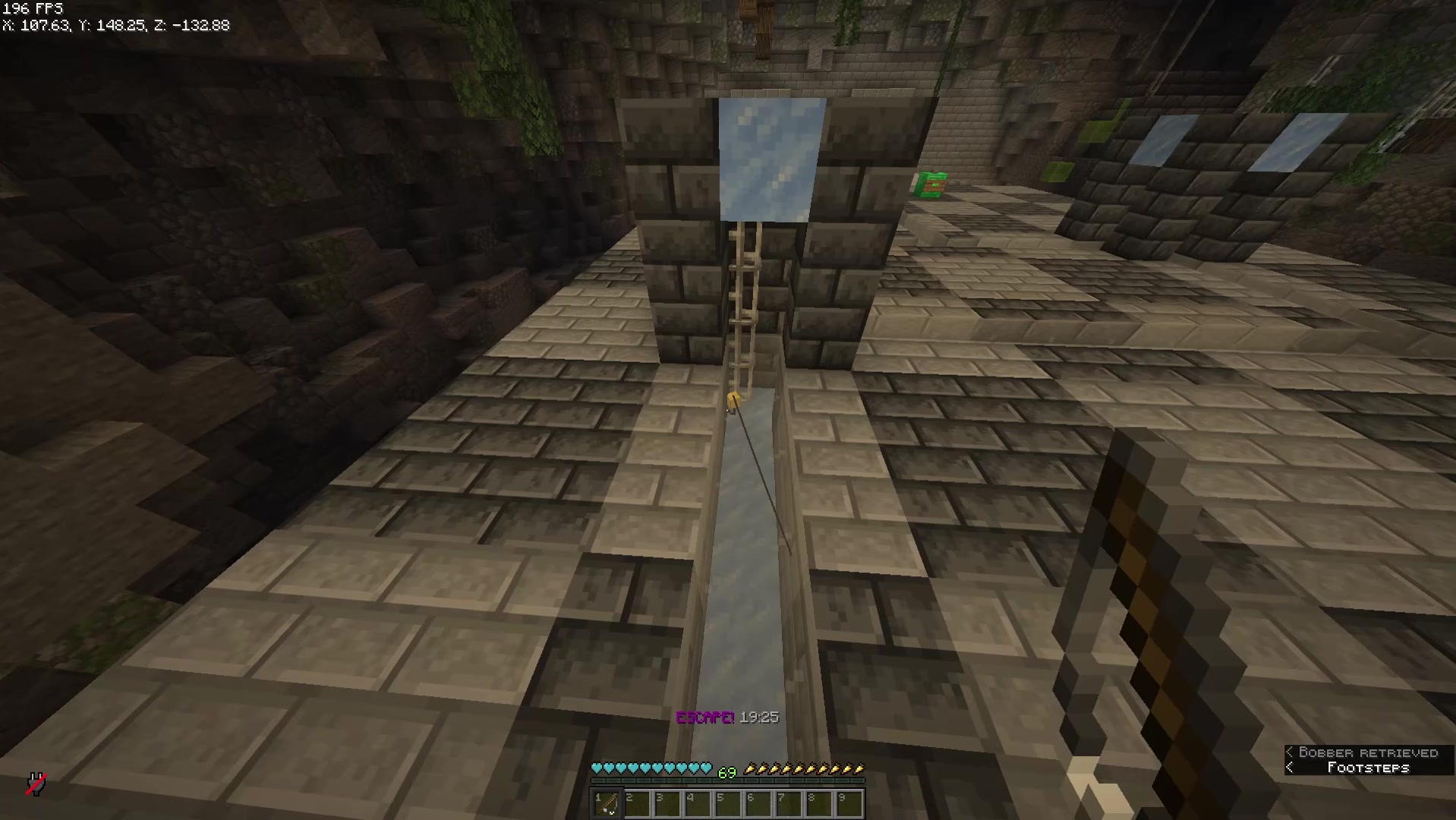The width and height of the screenshot is (1456, 820).
Task: Toggle the Footsteps subtitle entry
Action: click(1368, 768)
